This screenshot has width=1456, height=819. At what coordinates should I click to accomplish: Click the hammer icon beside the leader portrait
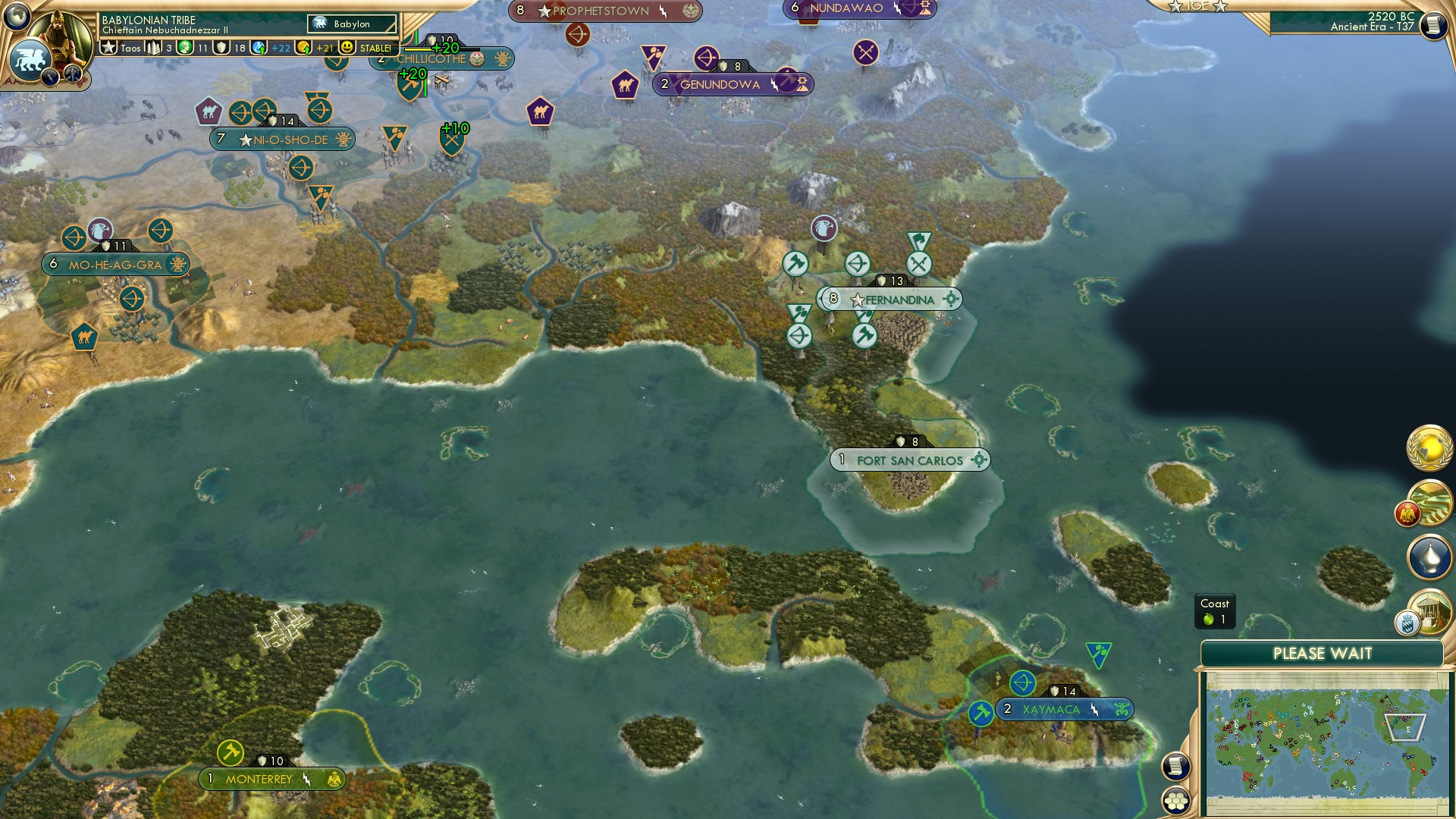[x=71, y=74]
